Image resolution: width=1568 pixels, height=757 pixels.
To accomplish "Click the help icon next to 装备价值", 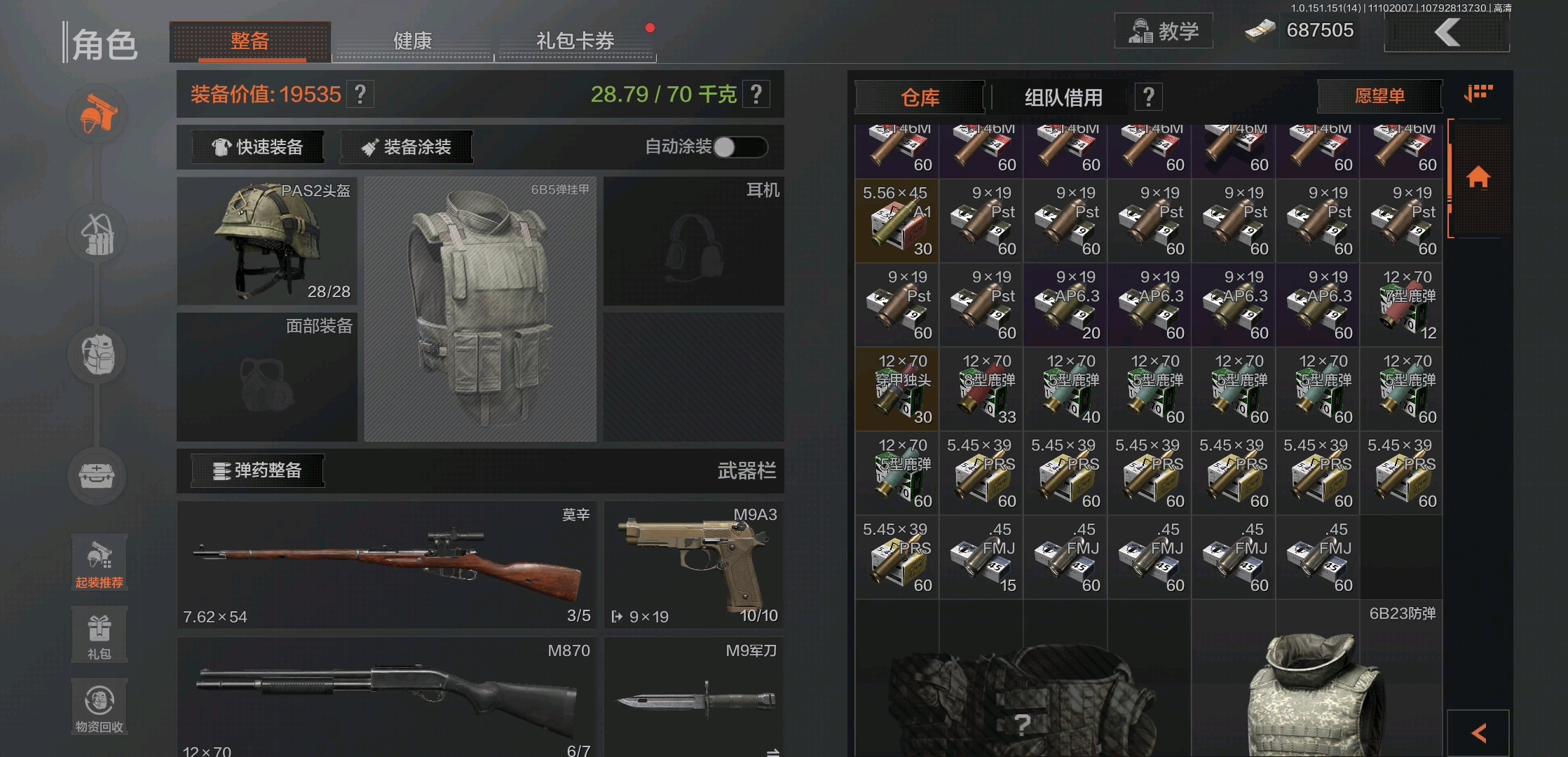I will click(x=360, y=93).
